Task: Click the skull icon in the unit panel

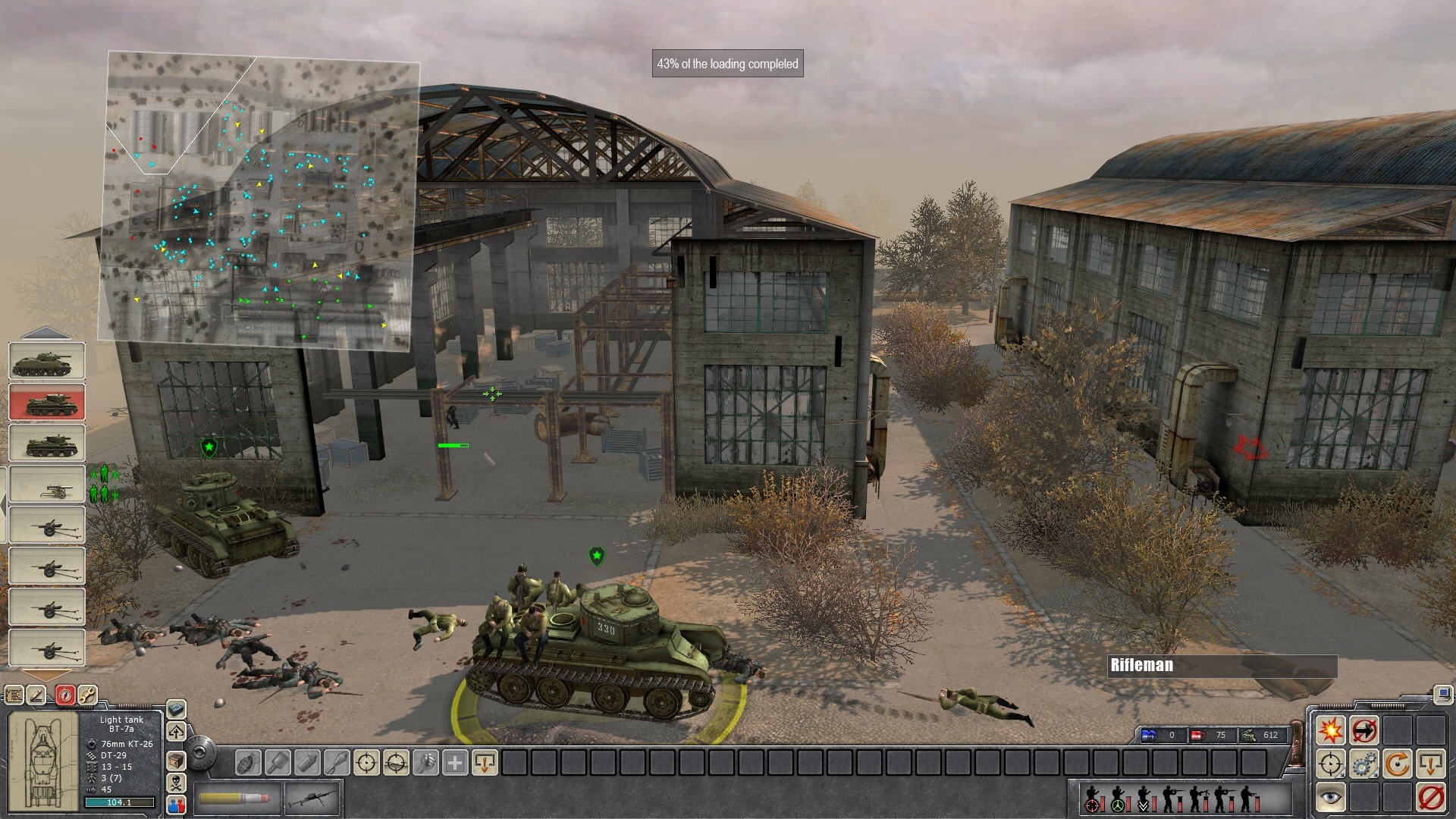Action: click(176, 785)
